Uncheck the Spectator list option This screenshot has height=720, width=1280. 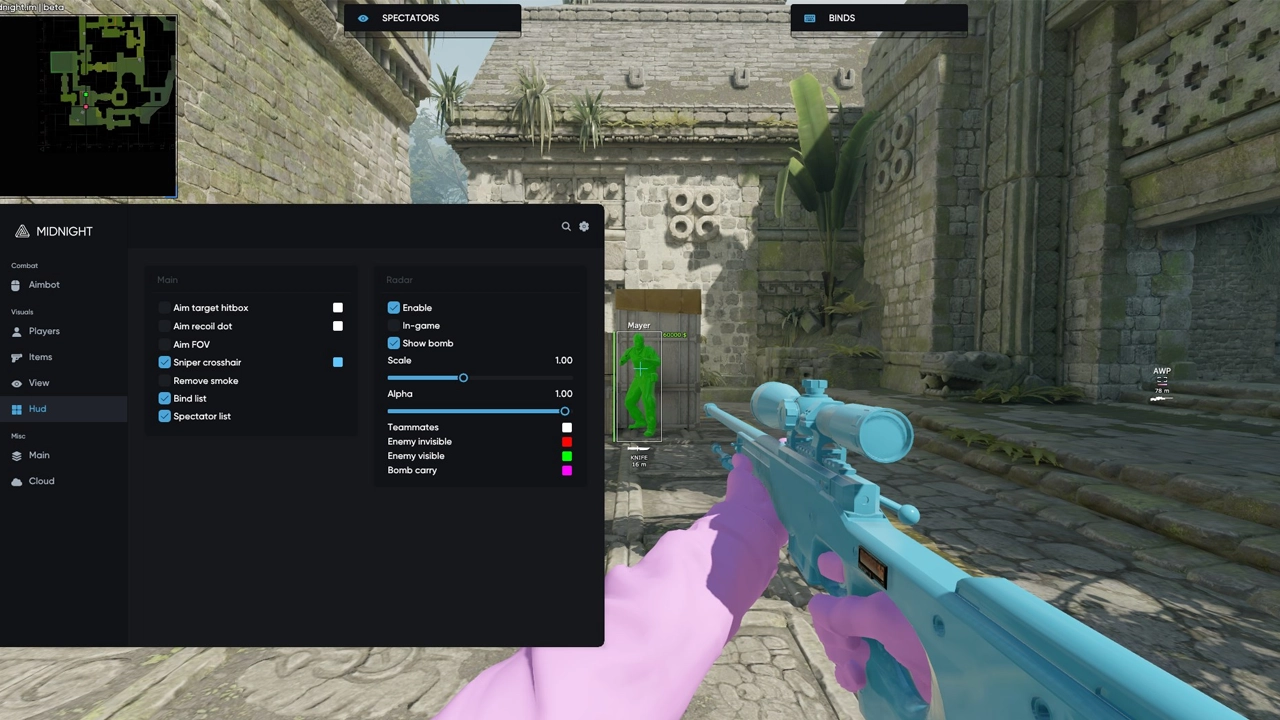(x=165, y=416)
